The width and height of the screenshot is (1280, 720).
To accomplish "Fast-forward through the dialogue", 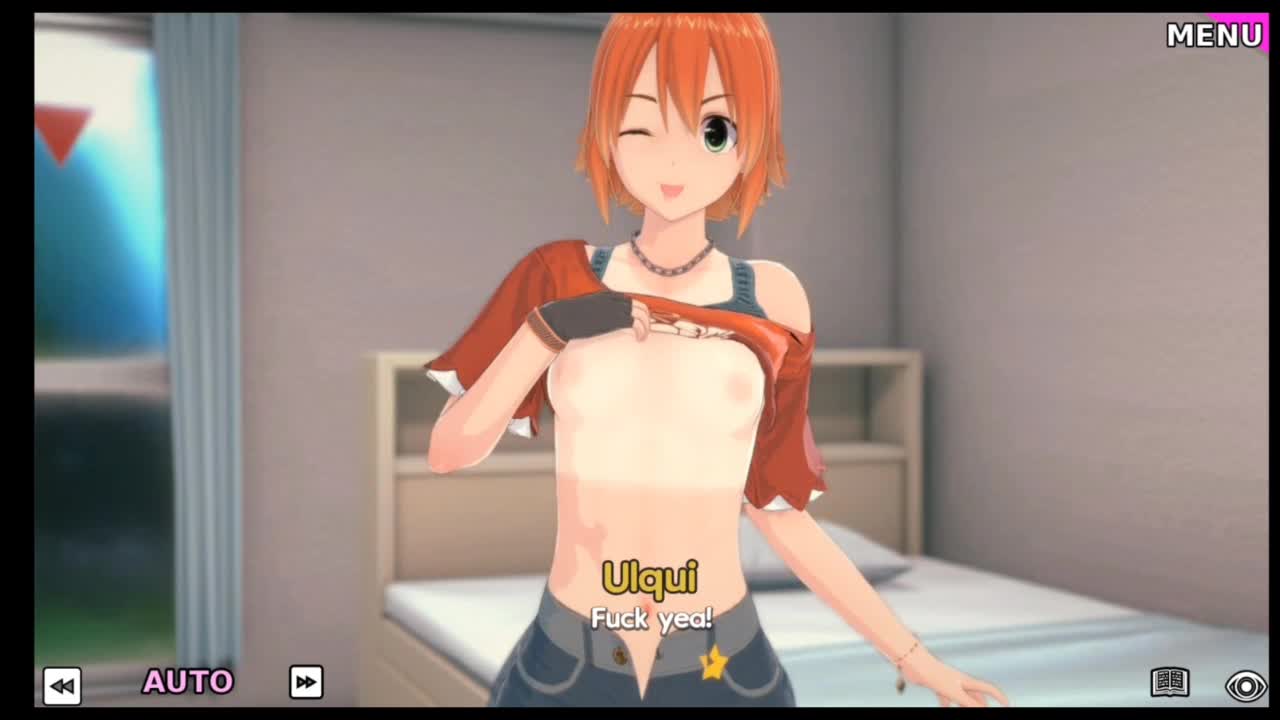I will [306, 682].
